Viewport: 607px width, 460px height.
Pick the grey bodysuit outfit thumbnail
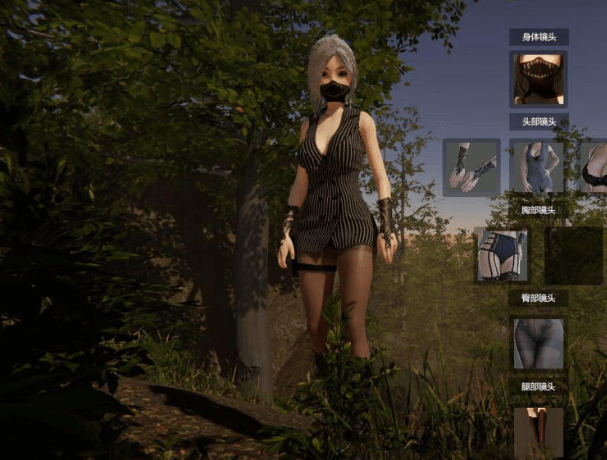coord(538,167)
